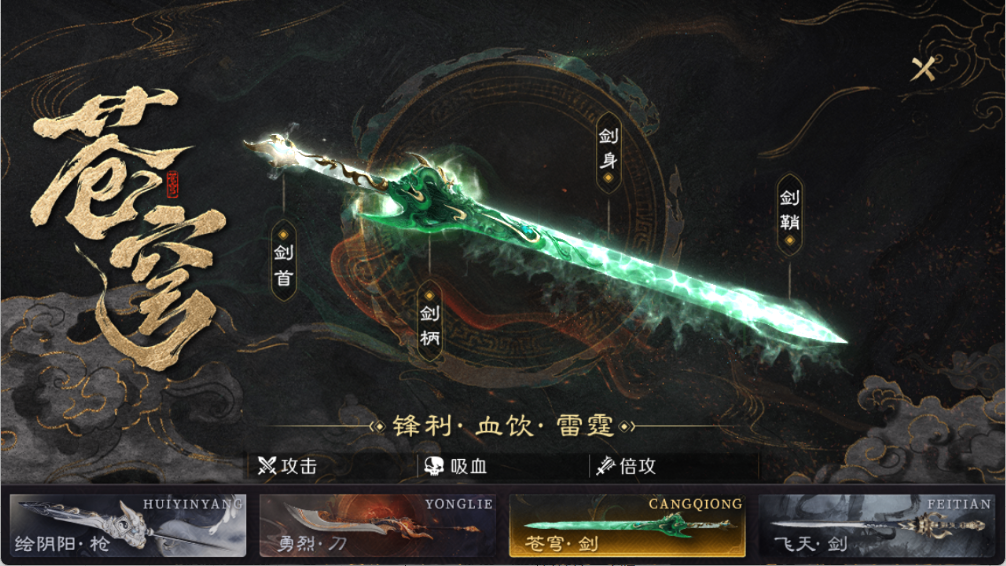
Task: Select the 吸血 lifesteal skull attribute
Action: point(458,466)
